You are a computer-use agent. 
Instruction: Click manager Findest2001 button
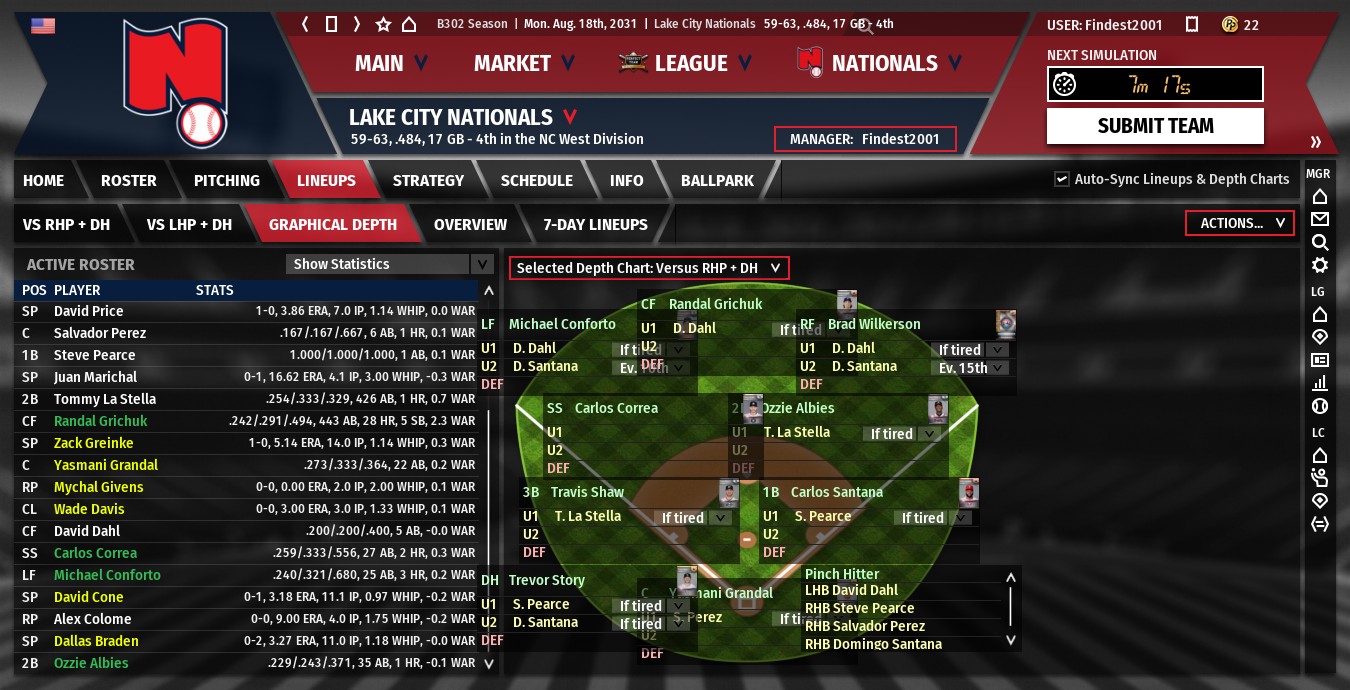865,139
